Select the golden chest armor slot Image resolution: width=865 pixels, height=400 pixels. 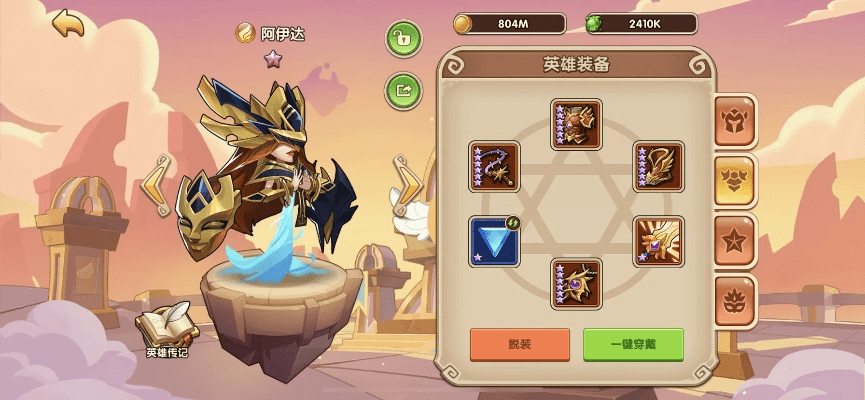pyautogui.click(x=576, y=124)
